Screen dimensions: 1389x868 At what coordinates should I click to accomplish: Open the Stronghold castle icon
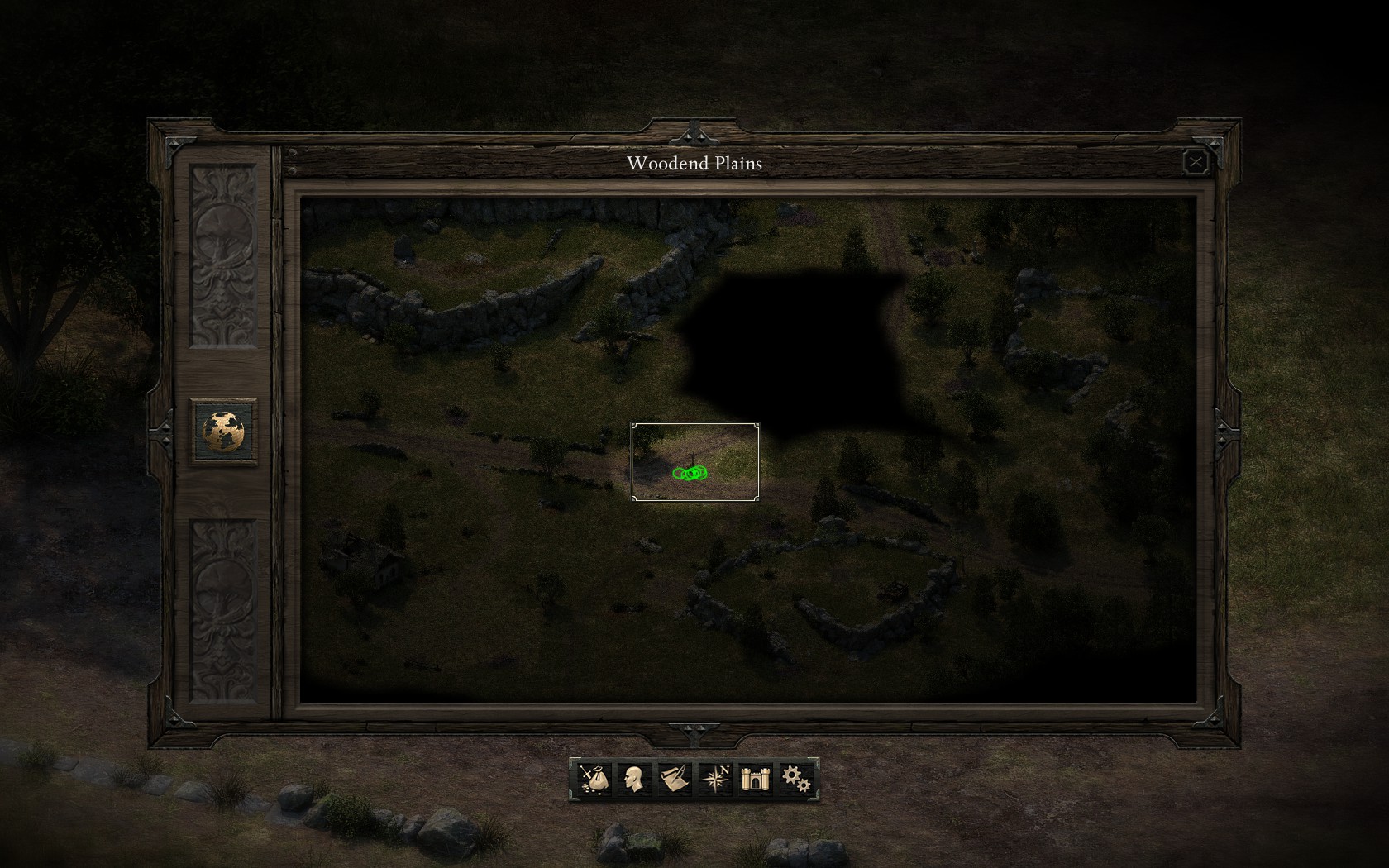tap(754, 778)
